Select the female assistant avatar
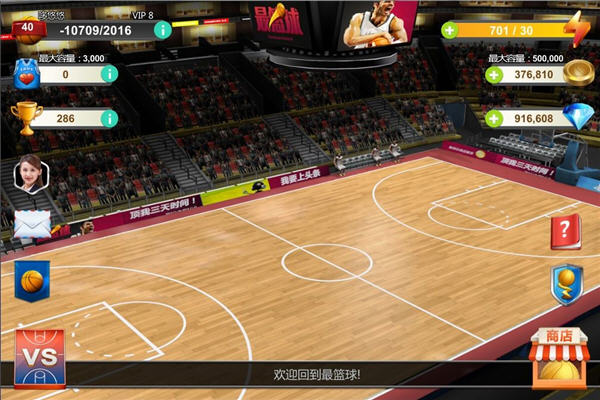This screenshot has height=400, width=600. (x=31, y=176)
